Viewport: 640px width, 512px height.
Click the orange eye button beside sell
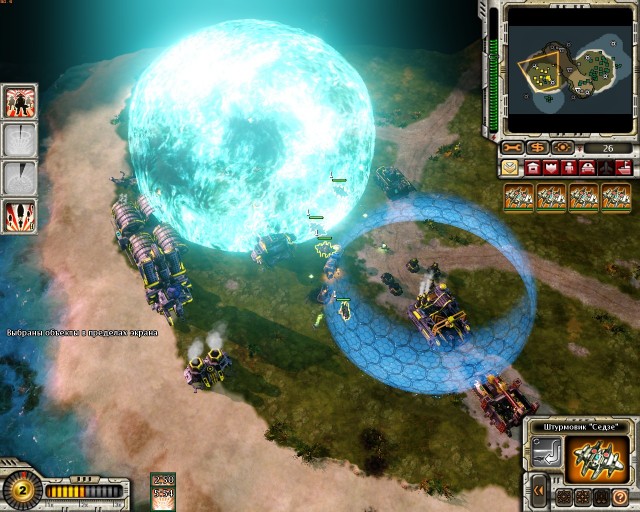(562, 148)
